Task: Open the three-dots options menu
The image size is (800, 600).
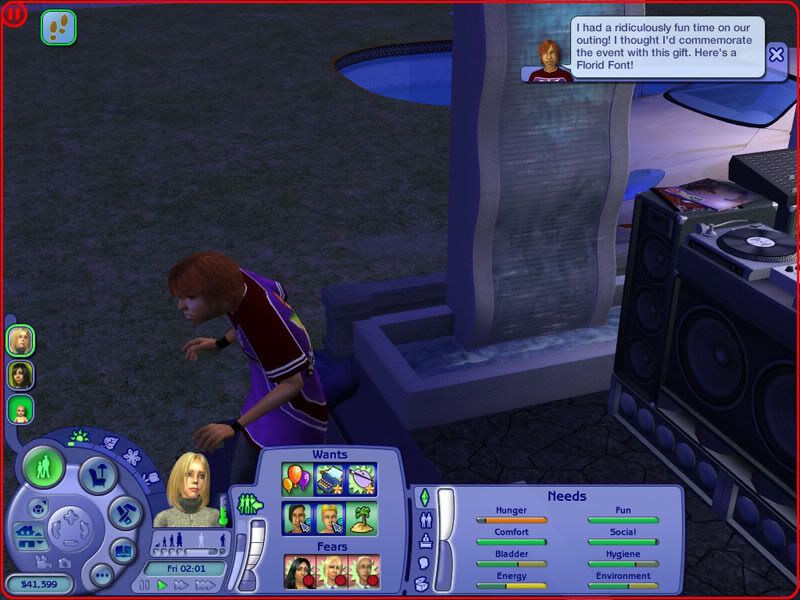Action: pyautogui.click(x=100, y=574)
